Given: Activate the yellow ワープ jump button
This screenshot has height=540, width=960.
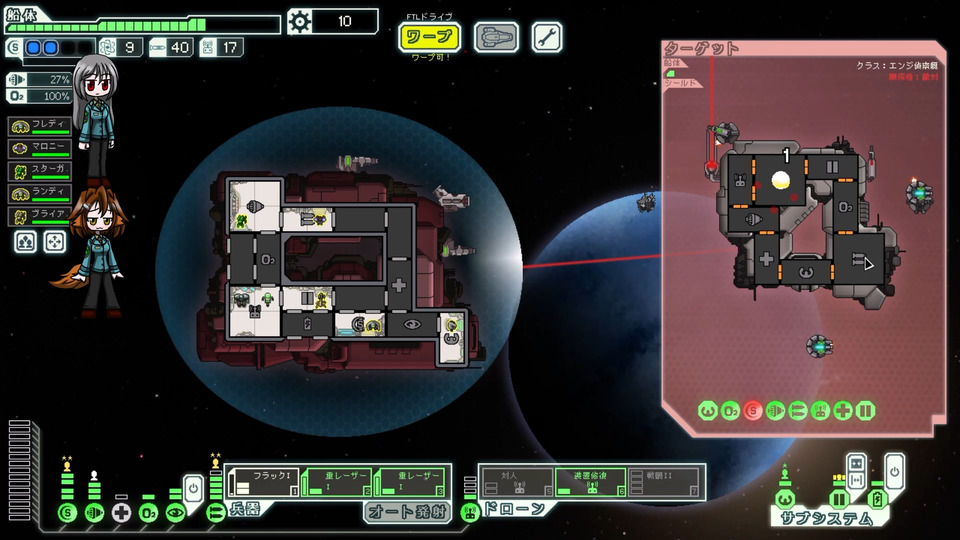Looking at the screenshot, I should click(x=429, y=38).
